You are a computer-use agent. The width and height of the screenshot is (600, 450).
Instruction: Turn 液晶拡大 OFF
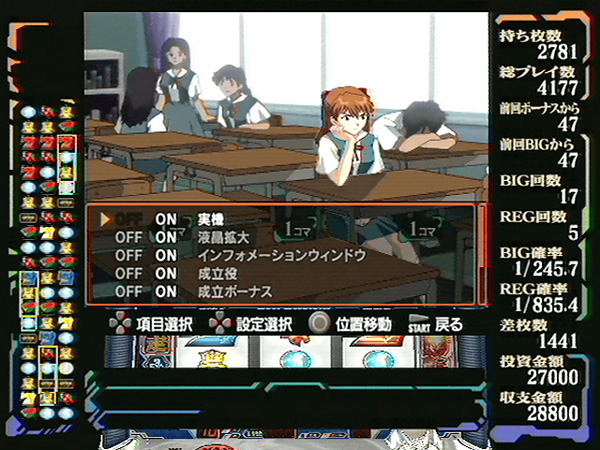tap(129, 237)
